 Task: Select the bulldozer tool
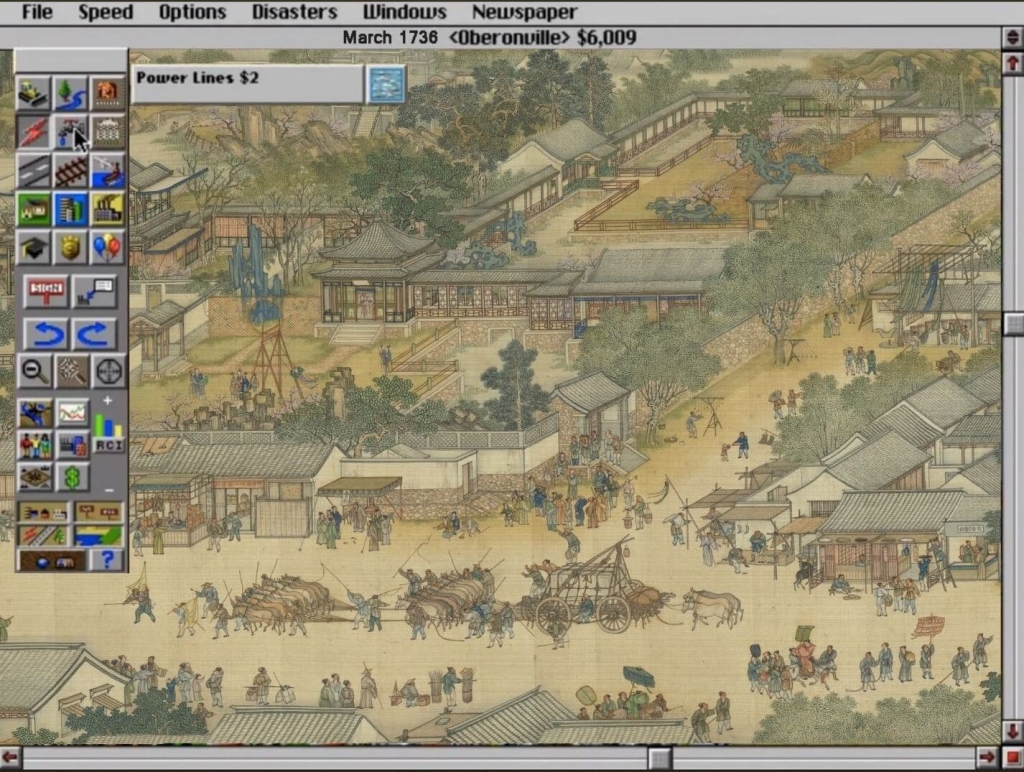(33, 92)
